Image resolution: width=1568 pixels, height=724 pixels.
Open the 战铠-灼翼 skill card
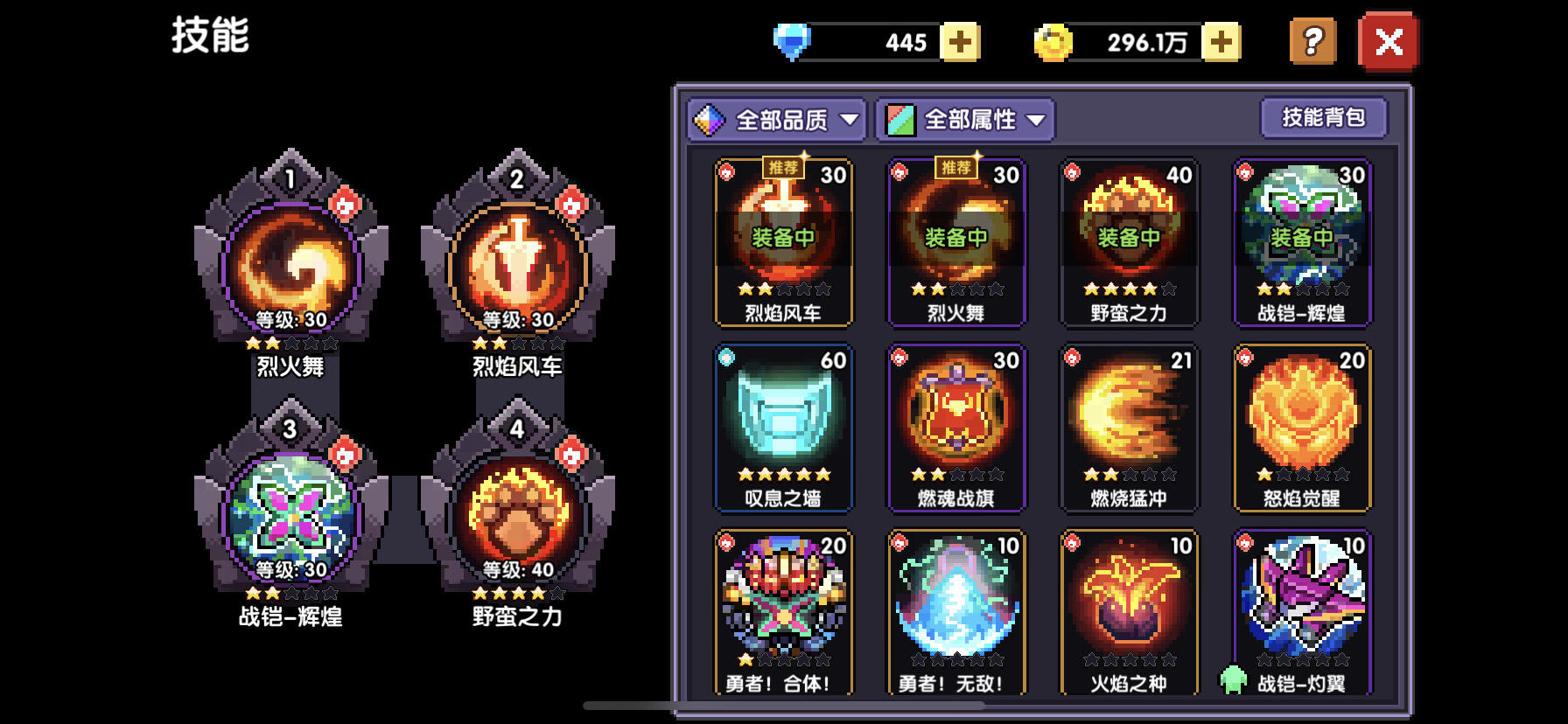[1300, 612]
